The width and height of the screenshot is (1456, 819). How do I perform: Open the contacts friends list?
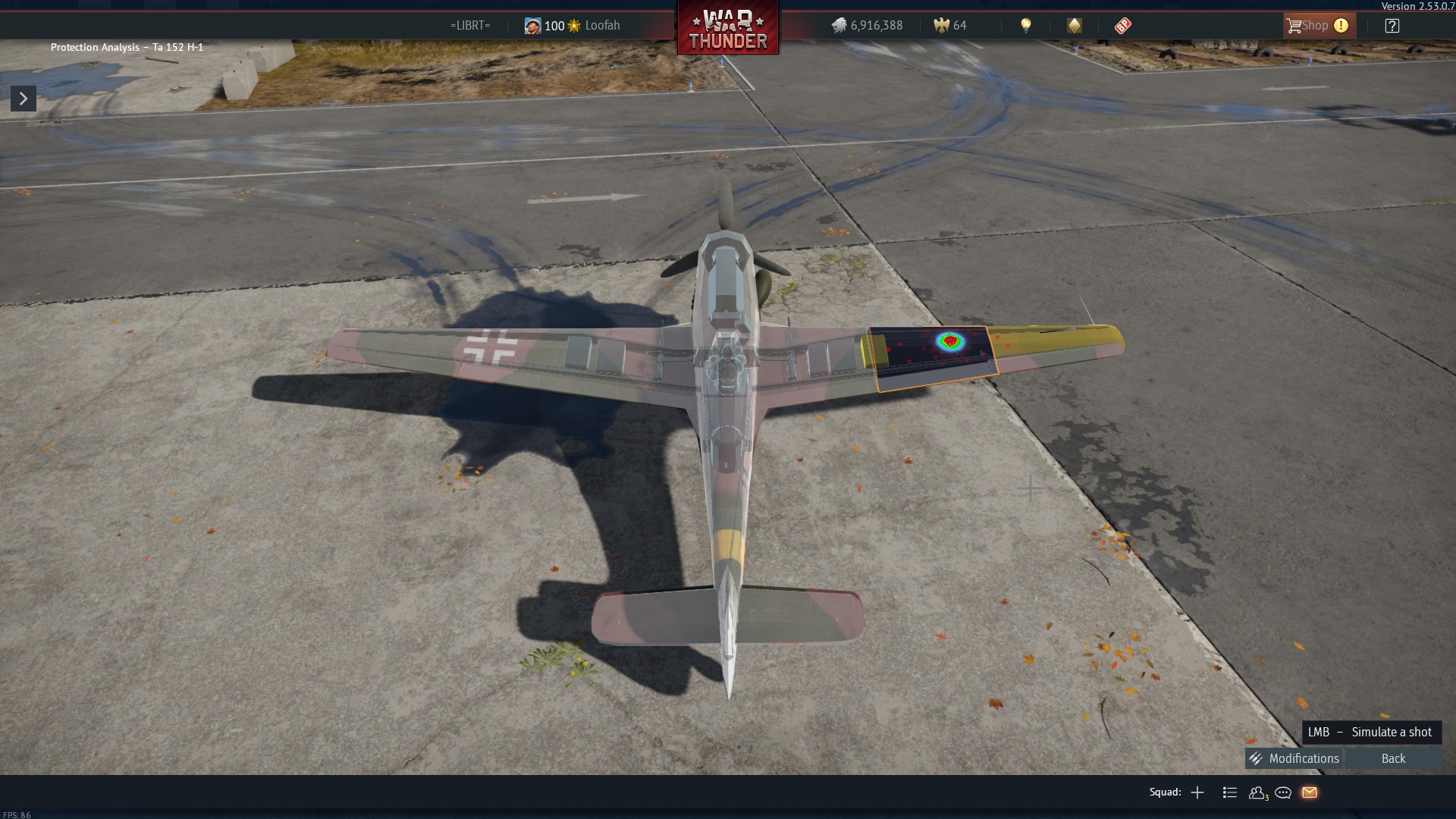tap(1257, 792)
